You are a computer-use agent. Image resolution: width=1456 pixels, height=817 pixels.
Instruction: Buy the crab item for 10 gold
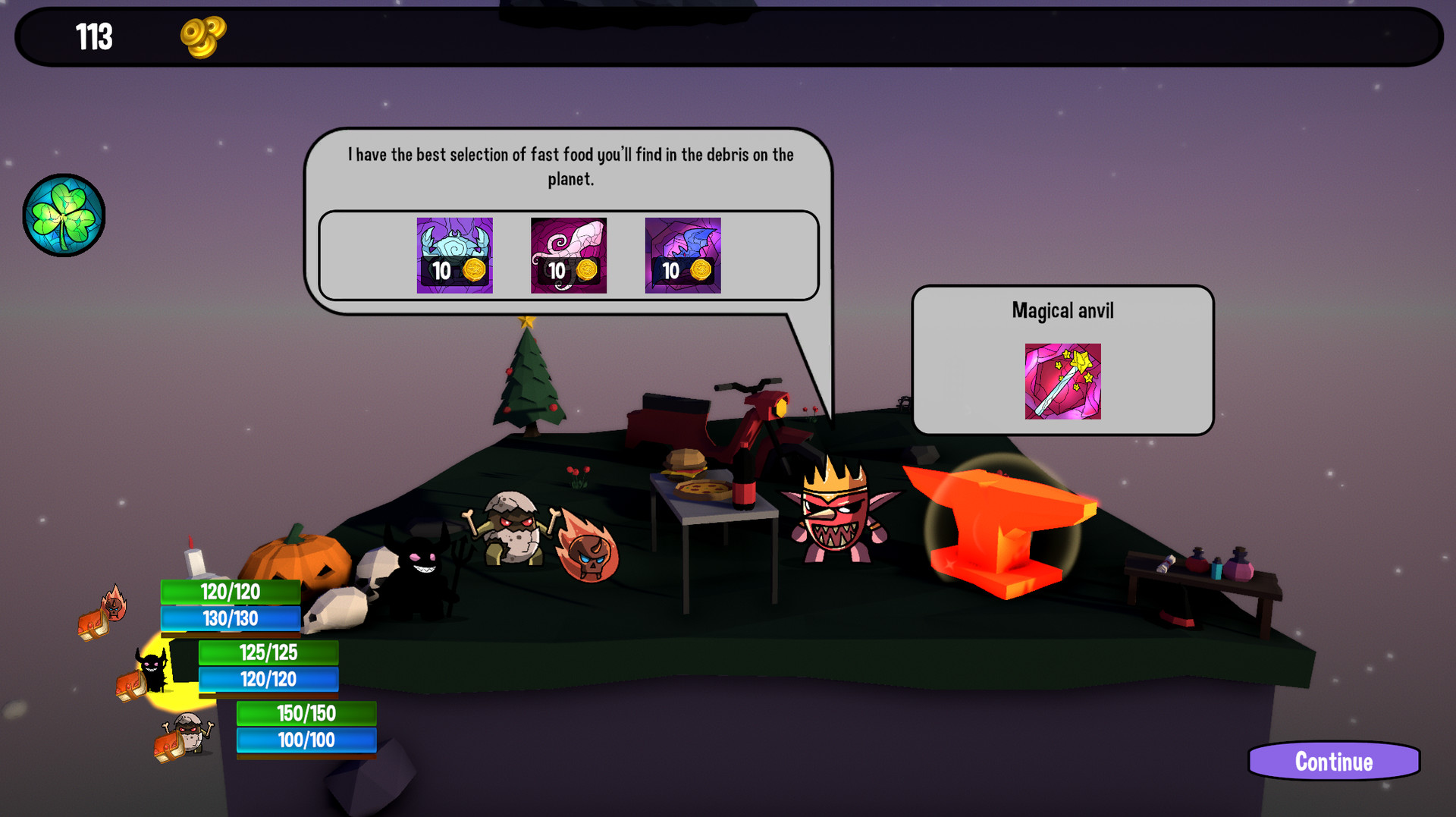pos(454,256)
